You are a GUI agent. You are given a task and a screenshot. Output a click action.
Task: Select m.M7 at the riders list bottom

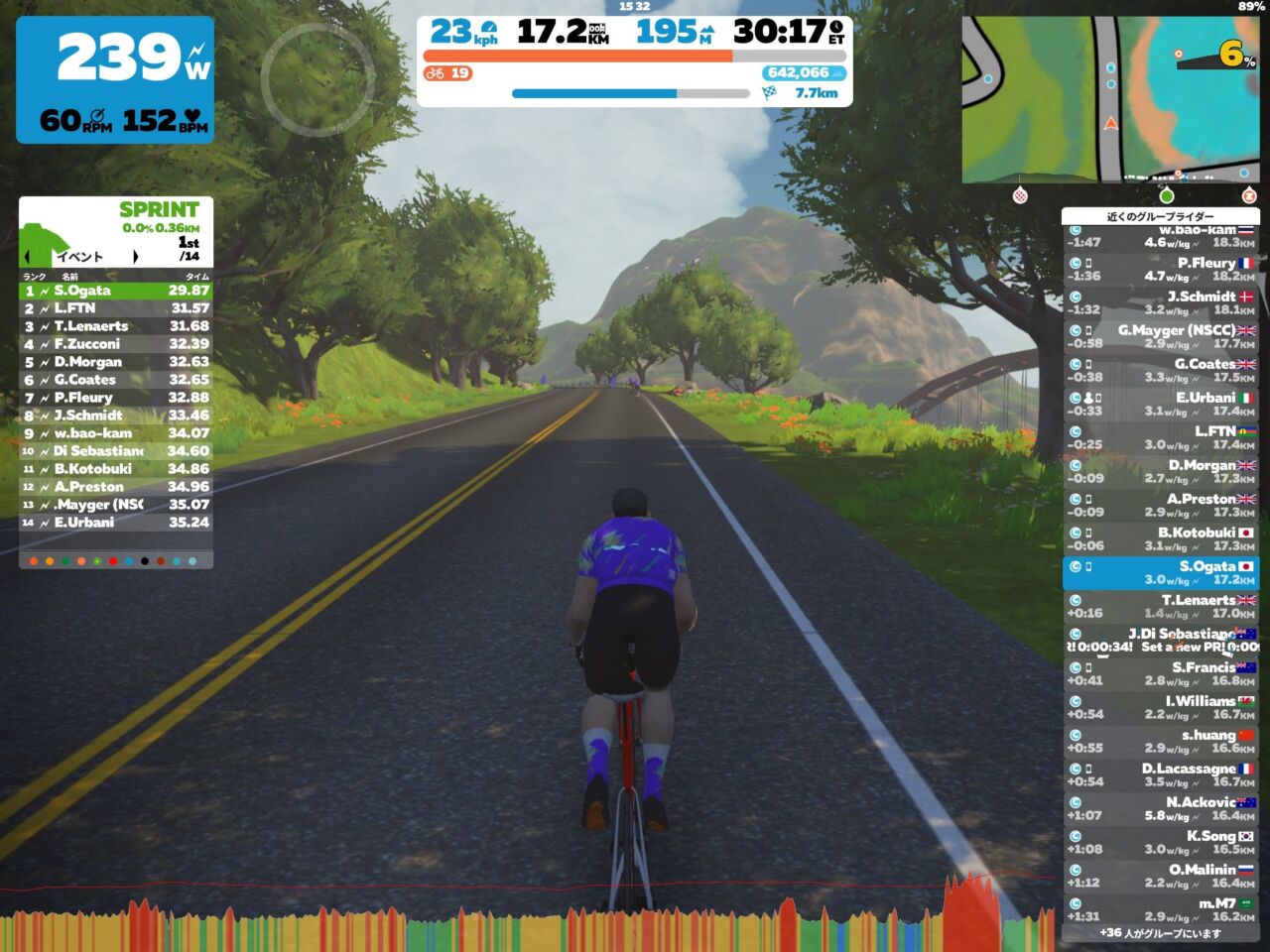1160,909
